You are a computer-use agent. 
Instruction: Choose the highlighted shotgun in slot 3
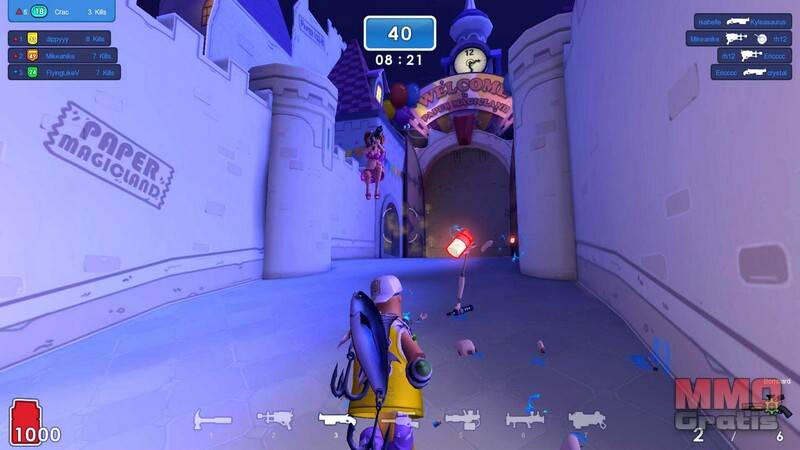click(x=337, y=420)
